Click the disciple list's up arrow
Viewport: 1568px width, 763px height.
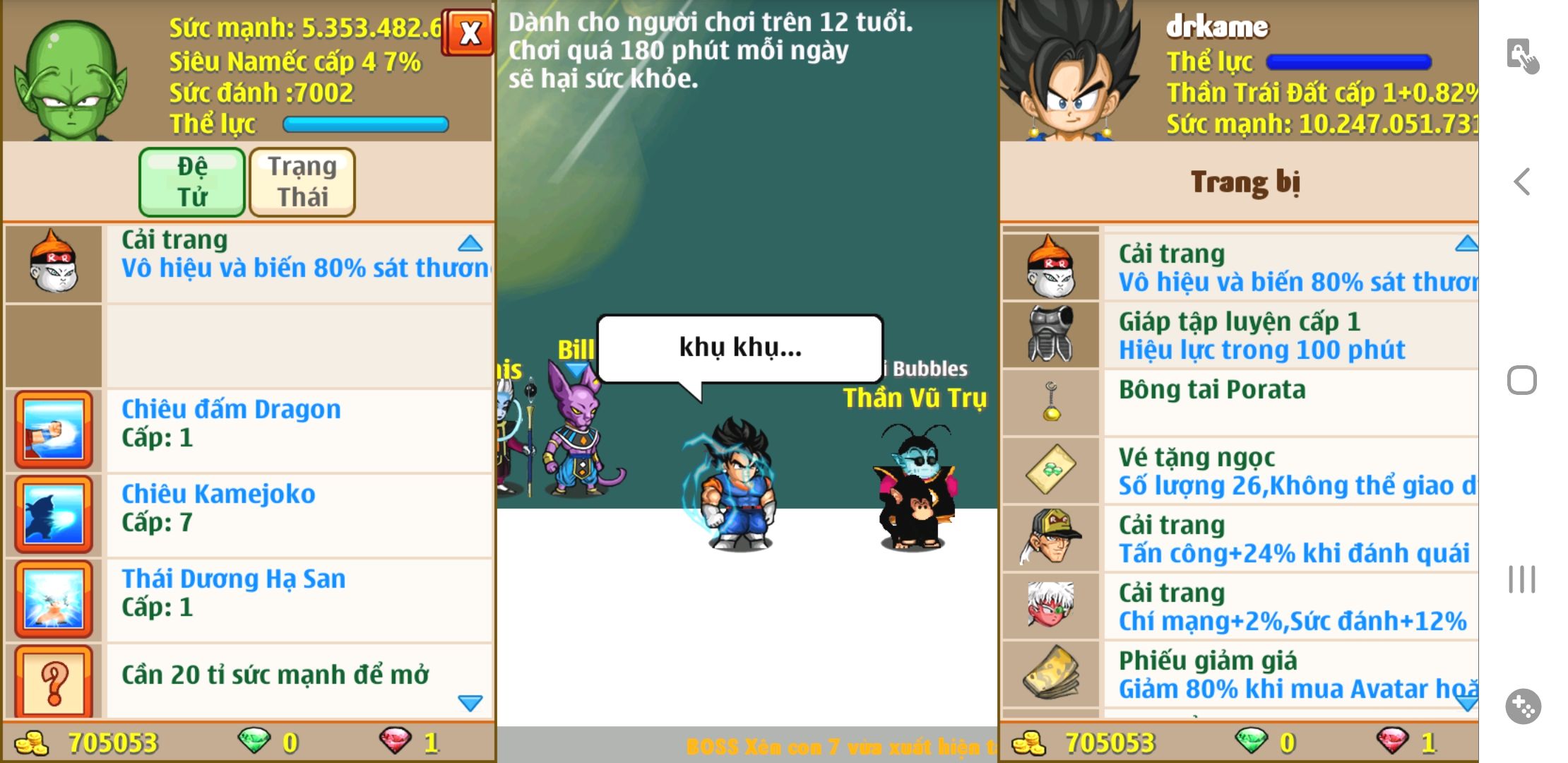point(470,244)
